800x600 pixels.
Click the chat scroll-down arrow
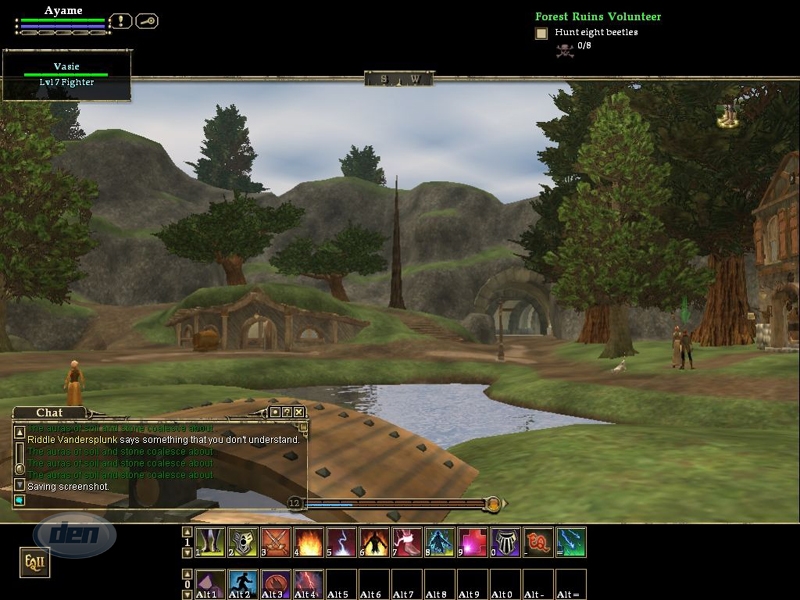coord(19,484)
